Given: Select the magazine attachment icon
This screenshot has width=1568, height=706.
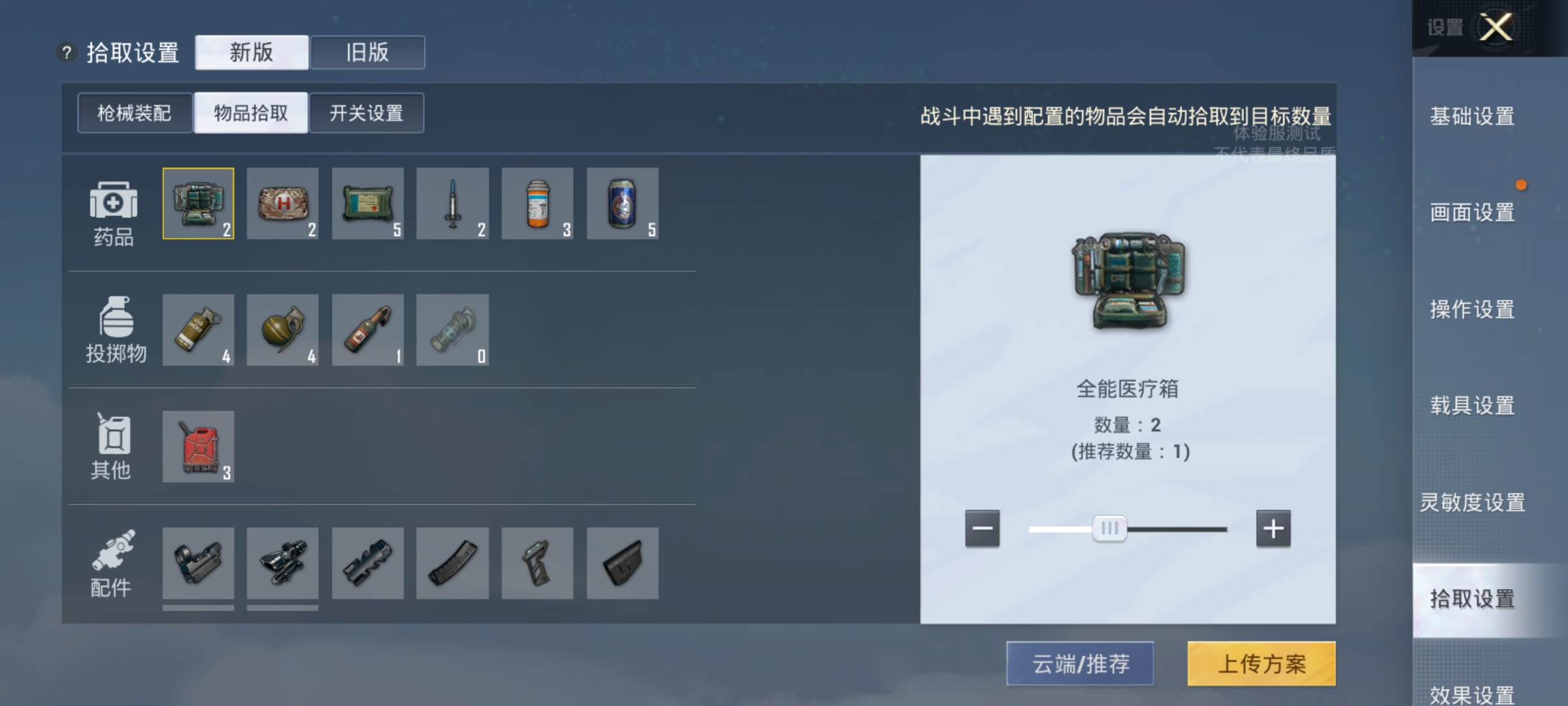Looking at the screenshot, I should coord(453,563).
